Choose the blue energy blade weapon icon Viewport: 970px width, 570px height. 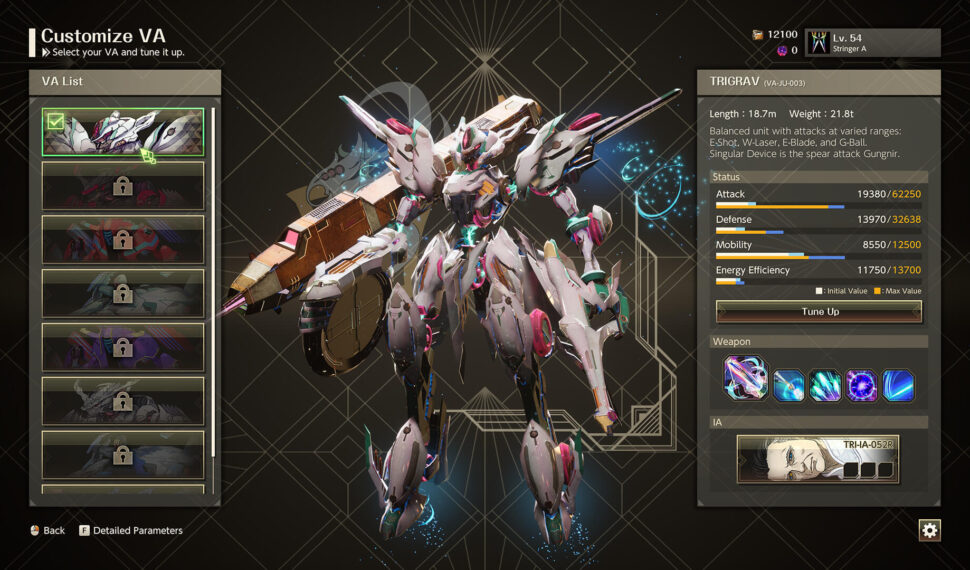pos(897,385)
